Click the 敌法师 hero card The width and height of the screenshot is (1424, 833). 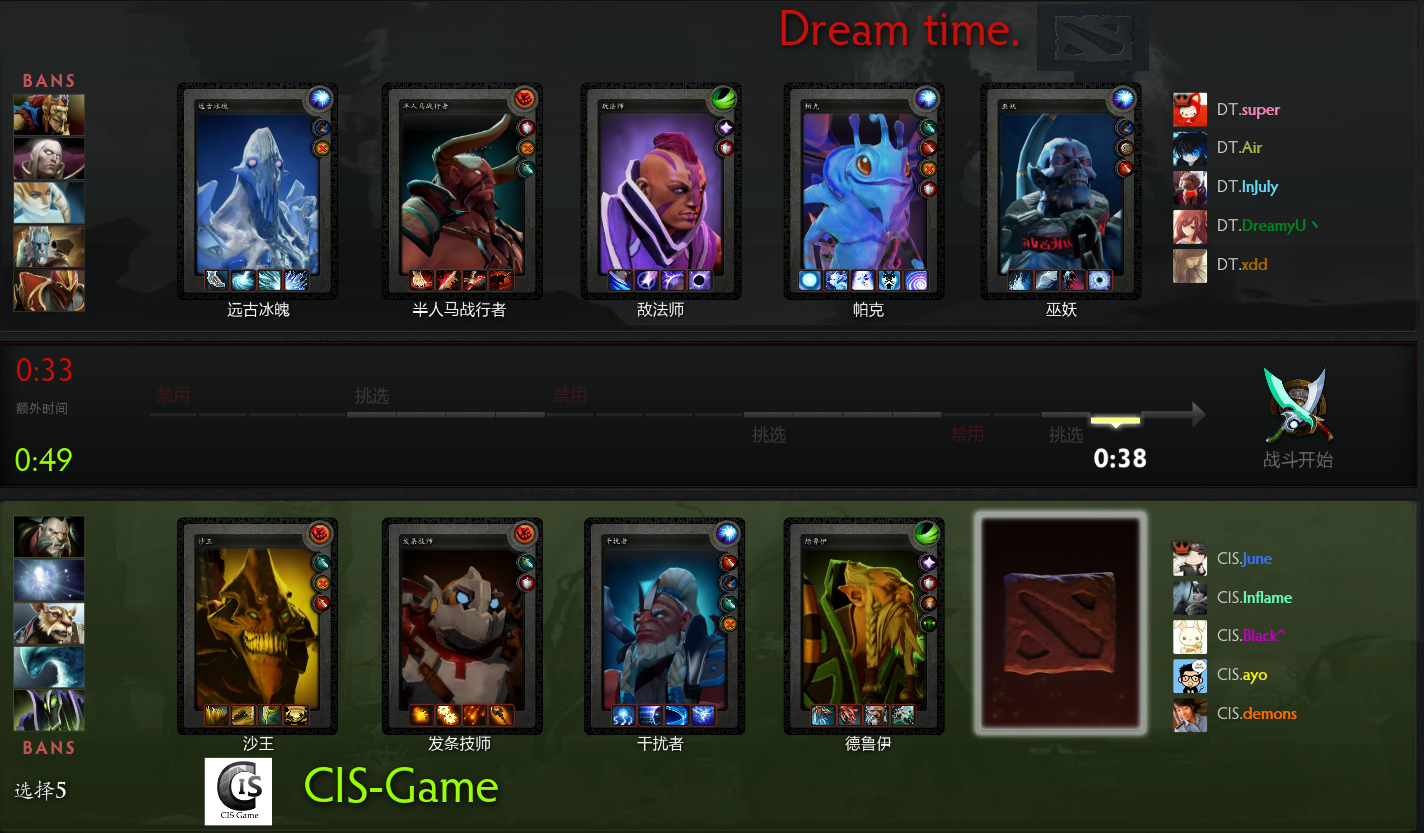pos(660,192)
